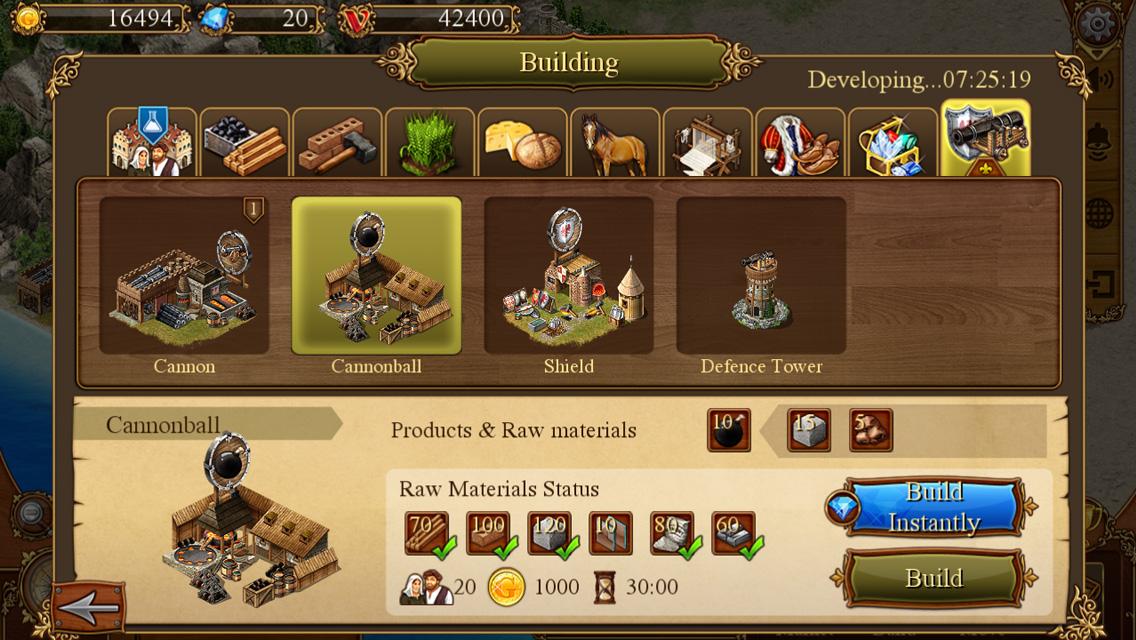
Task: Click the cannonball product icon
Action: click(729, 431)
